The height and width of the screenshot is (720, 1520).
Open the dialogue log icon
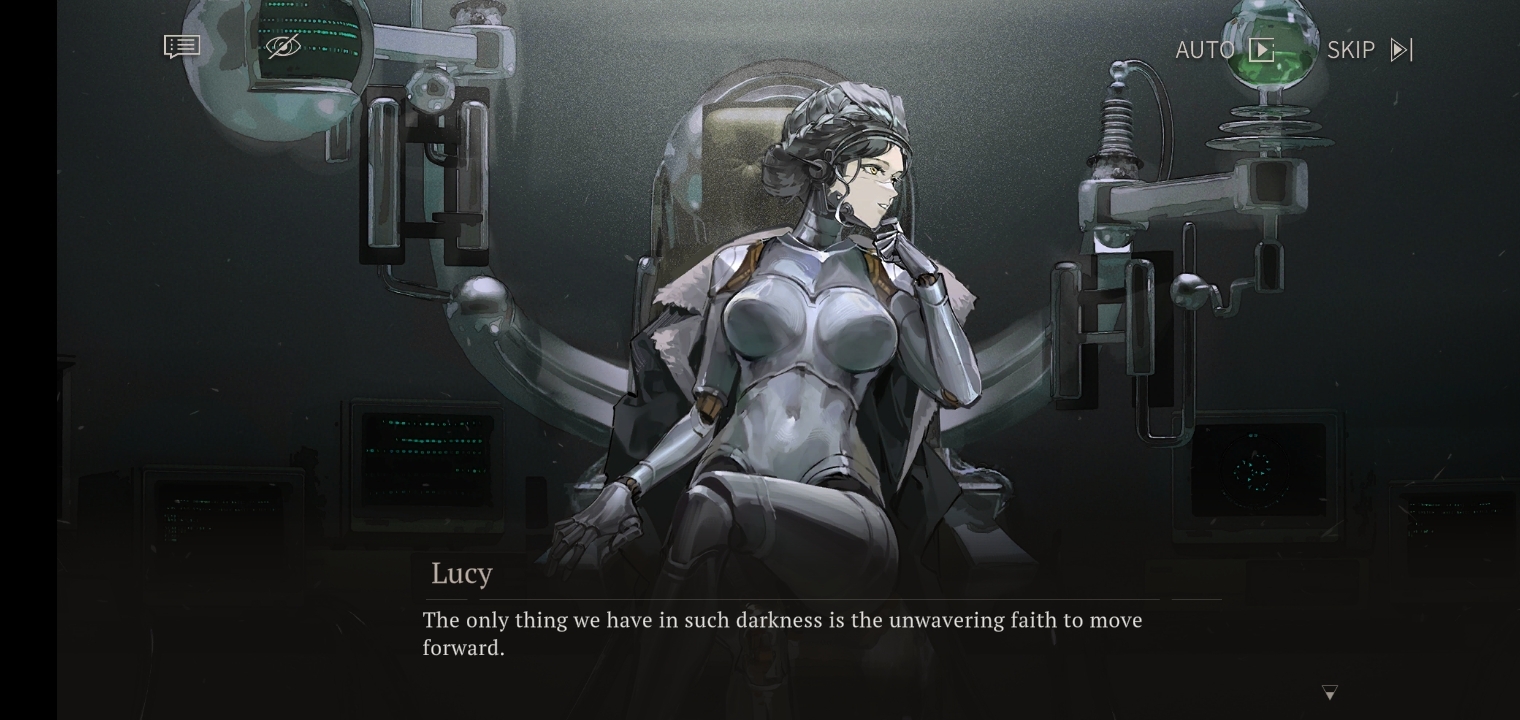click(182, 47)
